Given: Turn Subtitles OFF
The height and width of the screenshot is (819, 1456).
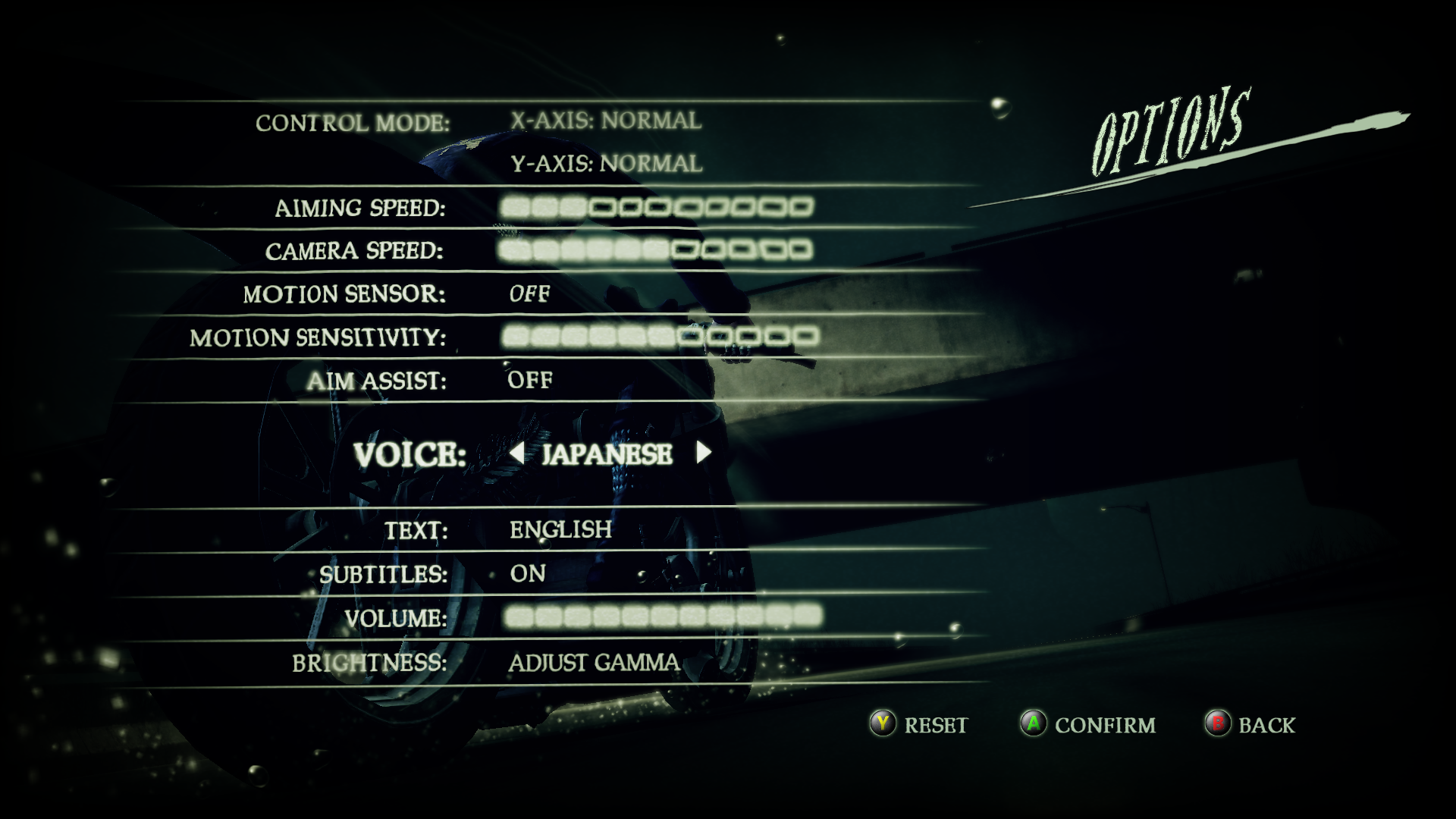Looking at the screenshot, I should (527, 574).
